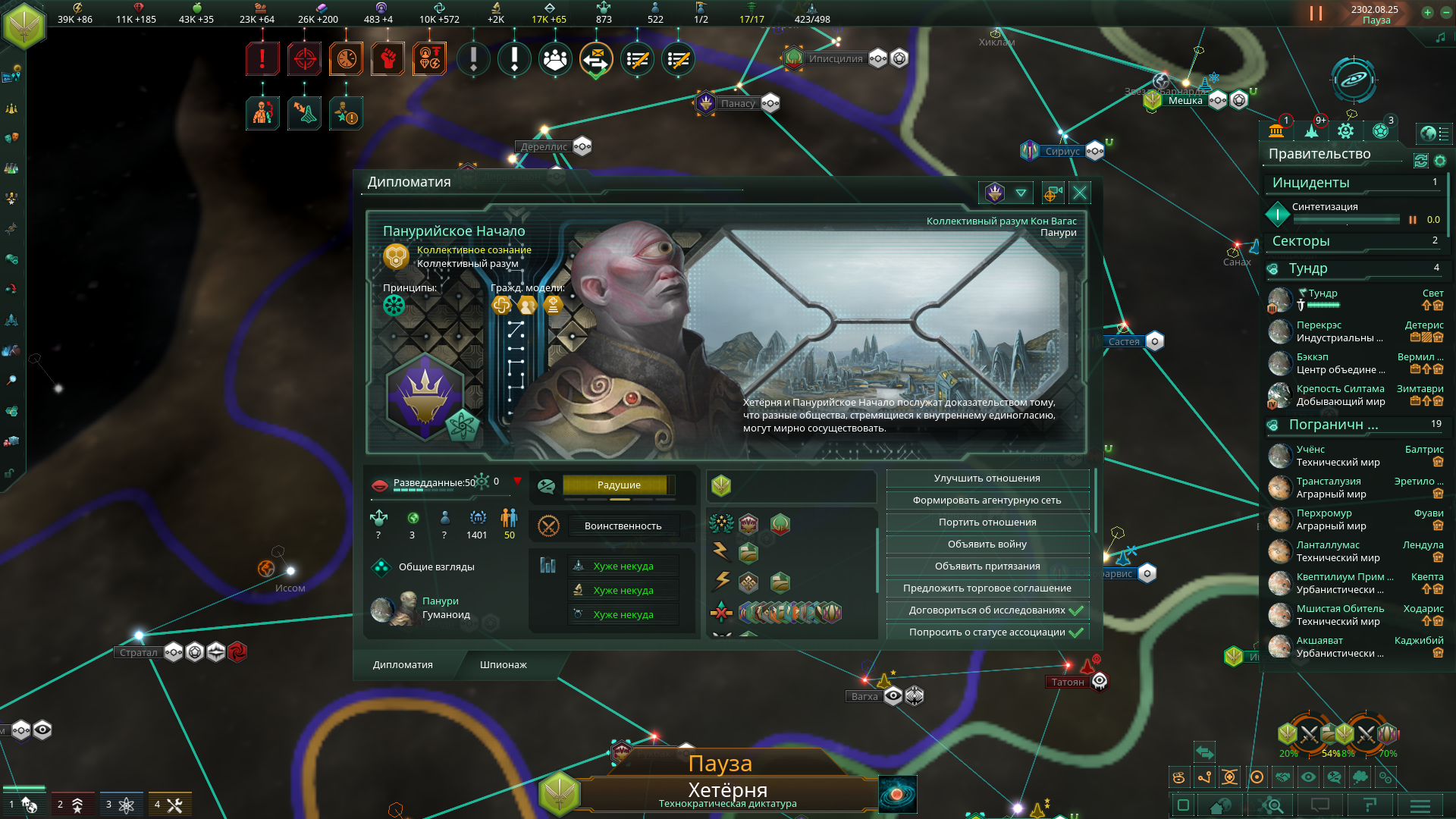Open the red exclamation alert notification
Screen dimensions: 1456x819
tap(262, 58)
